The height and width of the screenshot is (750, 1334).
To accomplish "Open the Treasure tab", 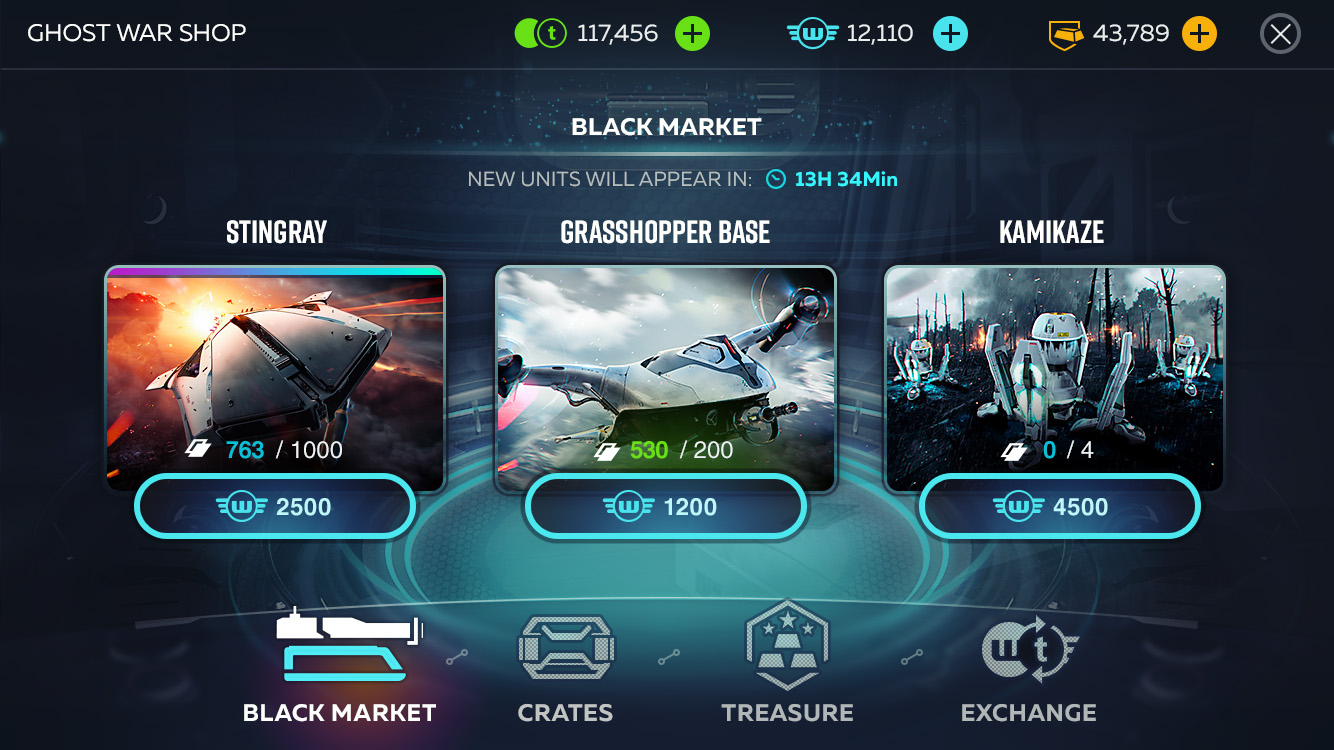I will 788,665.
